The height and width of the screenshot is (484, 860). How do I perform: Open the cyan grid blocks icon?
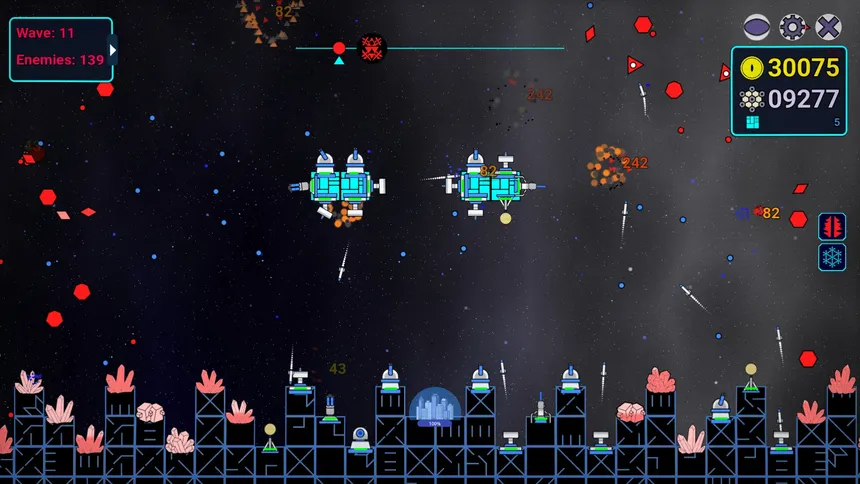753,122
